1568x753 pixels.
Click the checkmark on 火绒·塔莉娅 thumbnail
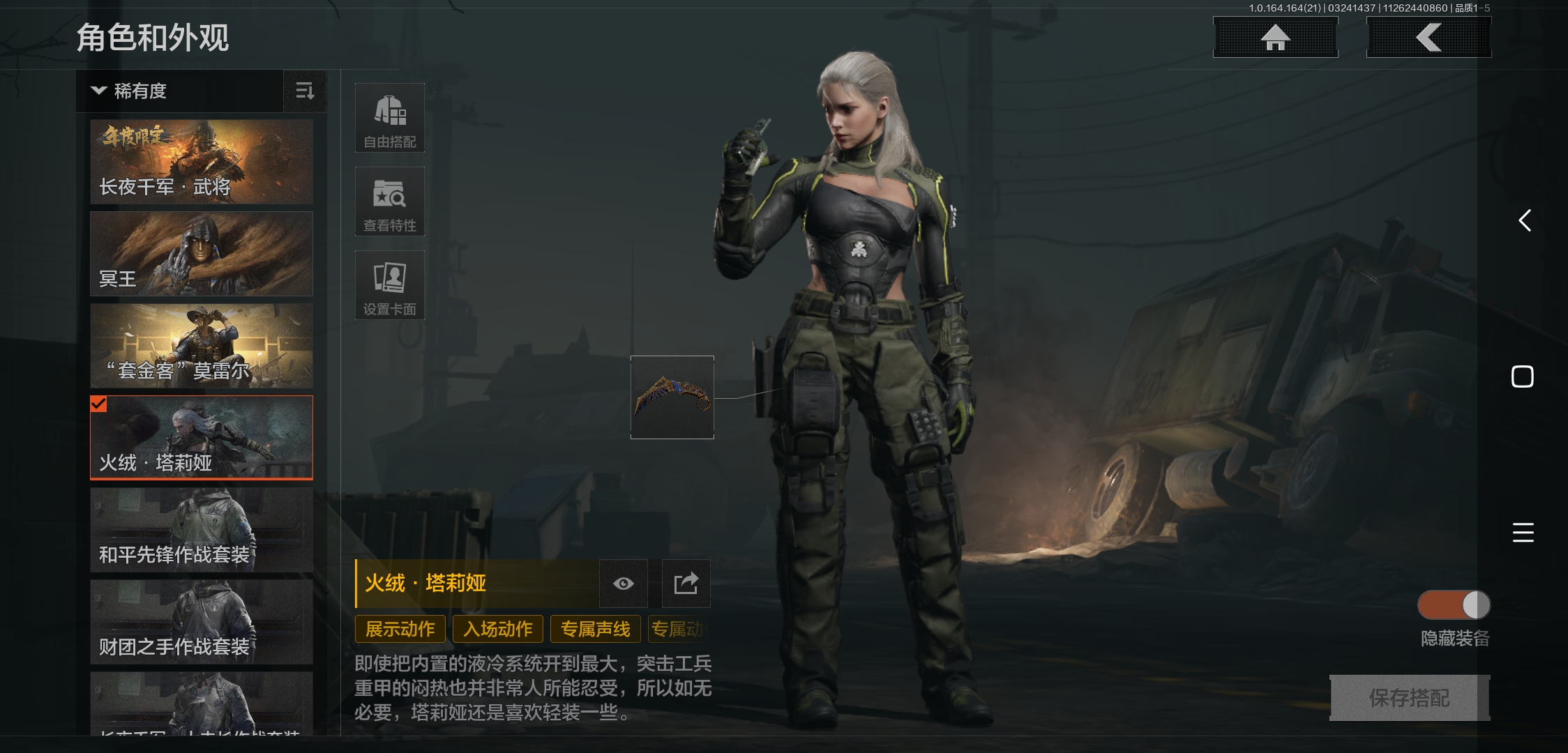tap(98, 403)
